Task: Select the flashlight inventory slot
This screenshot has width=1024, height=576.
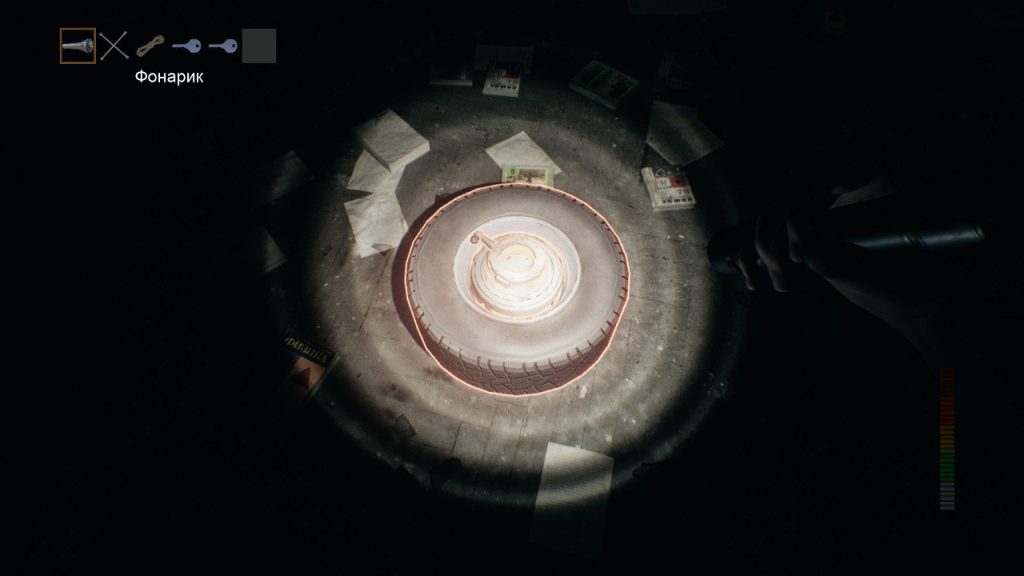Action: (x=78, y=46)
